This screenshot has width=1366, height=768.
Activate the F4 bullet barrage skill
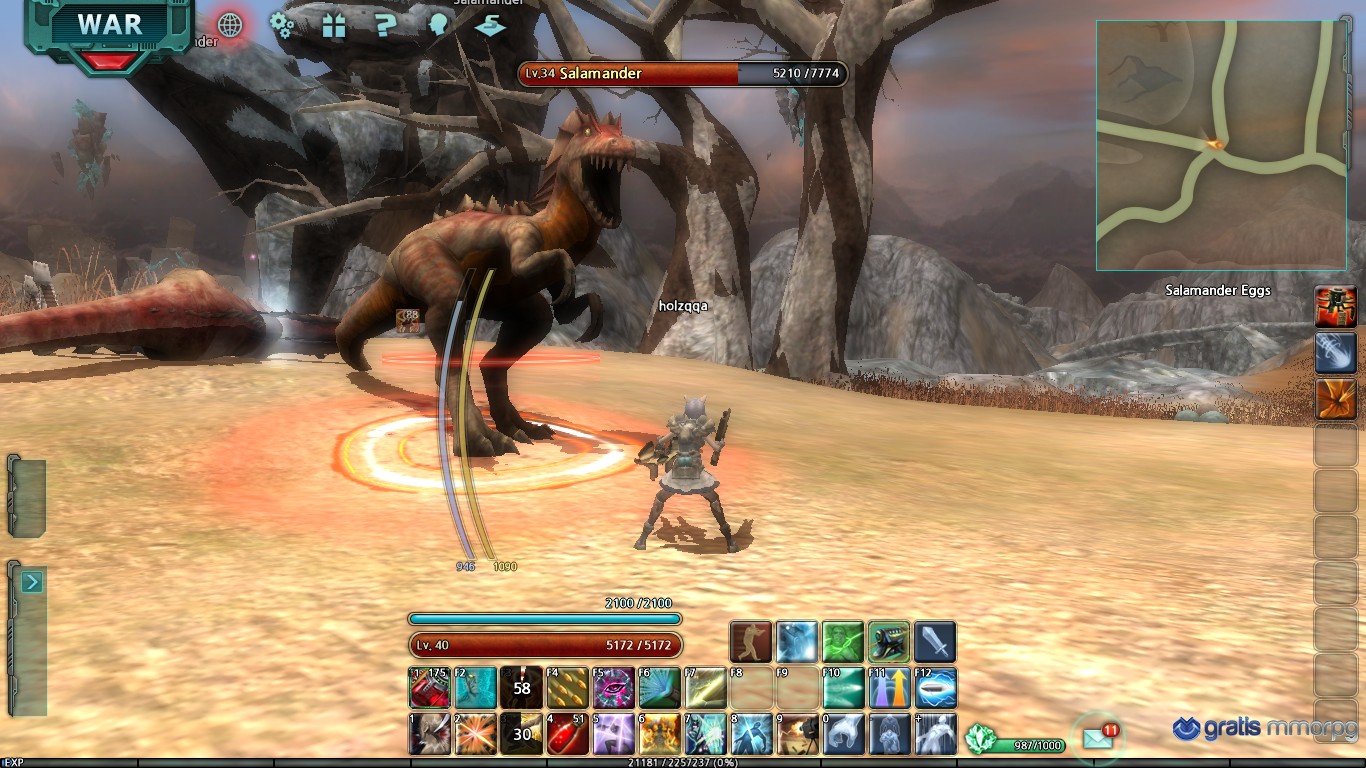tap(567, 688)
